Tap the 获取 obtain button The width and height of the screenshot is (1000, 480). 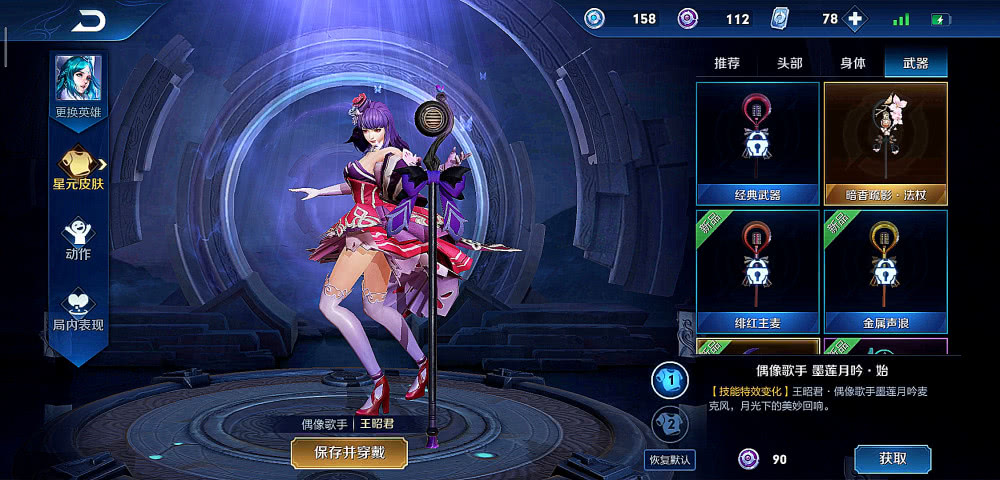892,459
